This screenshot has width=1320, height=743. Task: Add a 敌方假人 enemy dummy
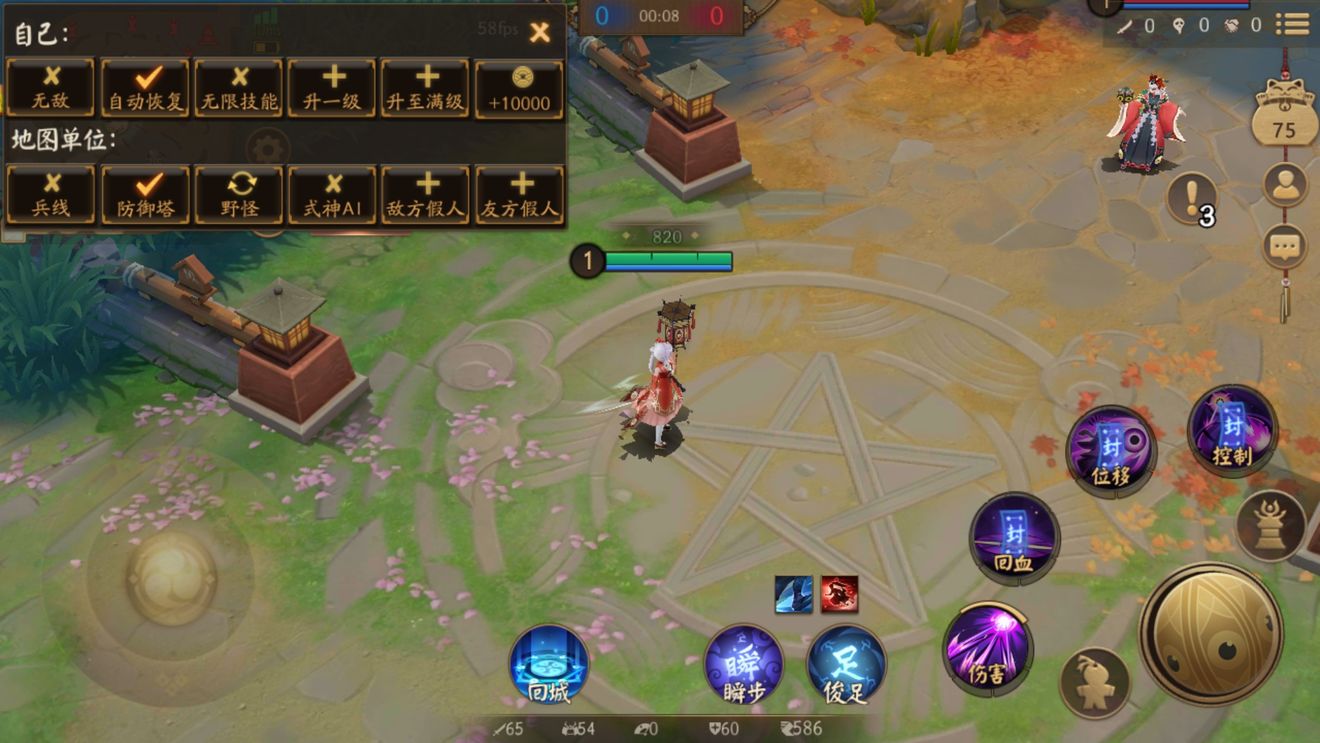pos(426,195)
